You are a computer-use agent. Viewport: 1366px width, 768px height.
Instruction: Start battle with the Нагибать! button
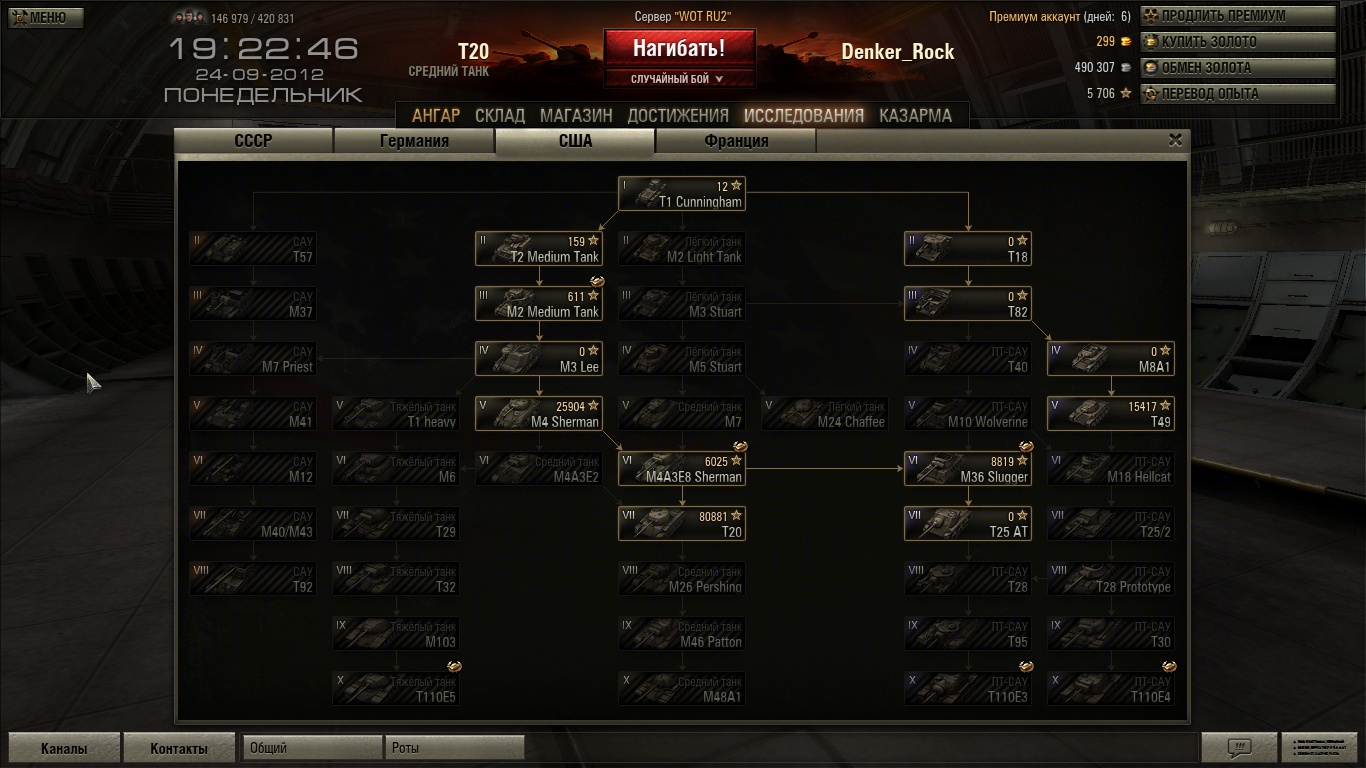pyautogui.click(x=679, y=48)
